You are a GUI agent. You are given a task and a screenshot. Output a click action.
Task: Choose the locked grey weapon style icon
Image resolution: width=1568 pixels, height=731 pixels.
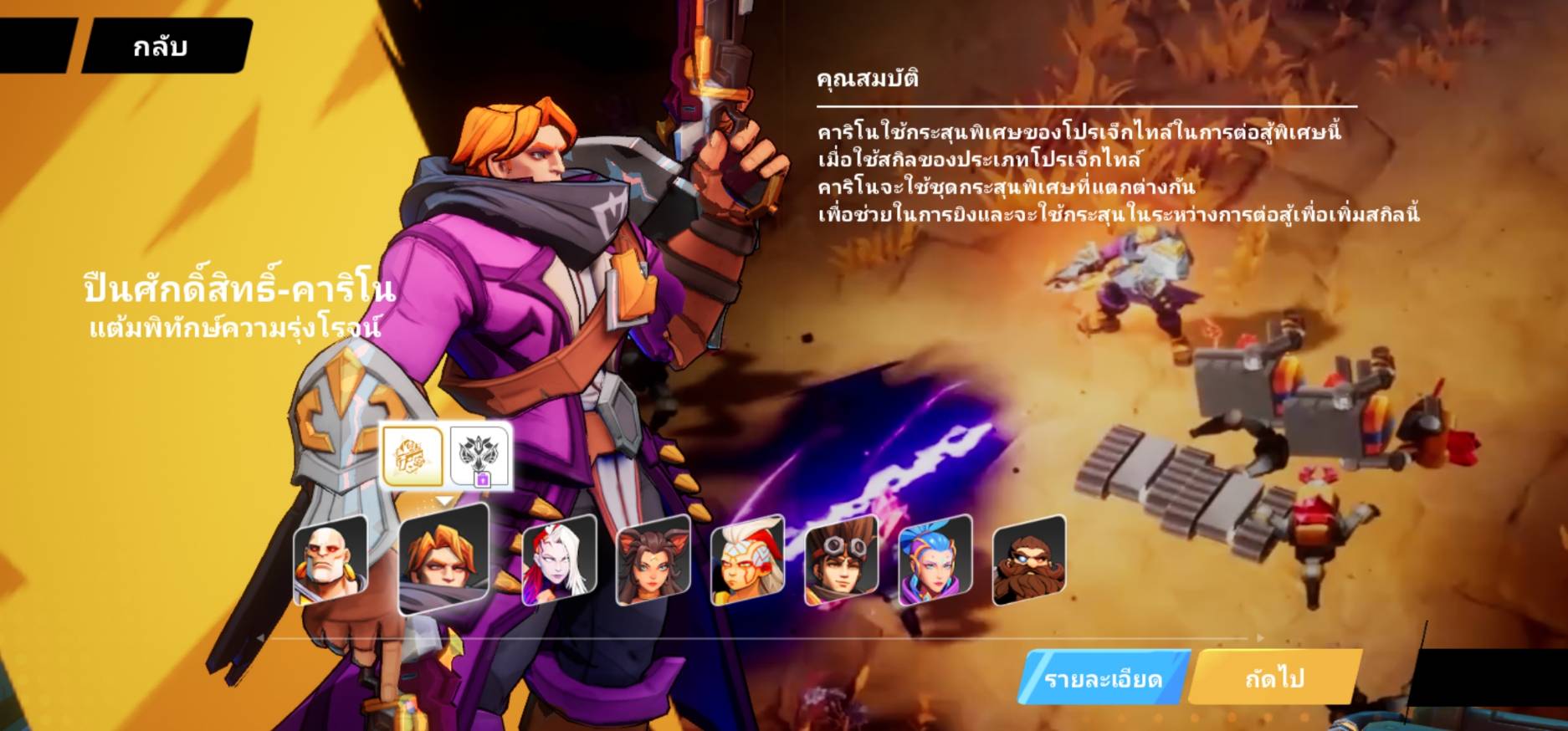click(x=480, y=457)
